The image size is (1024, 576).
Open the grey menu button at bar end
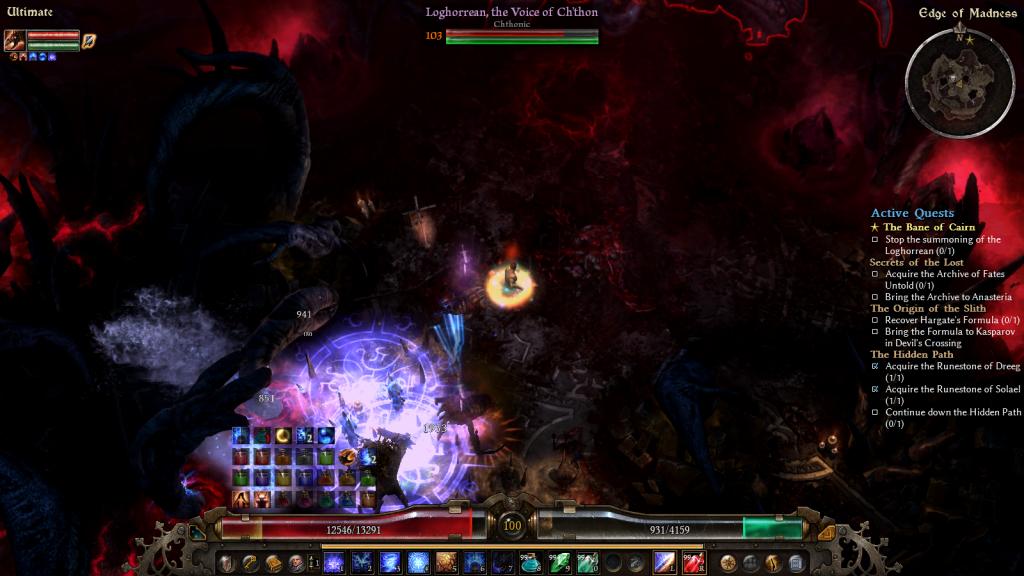(x=796, y=563)
